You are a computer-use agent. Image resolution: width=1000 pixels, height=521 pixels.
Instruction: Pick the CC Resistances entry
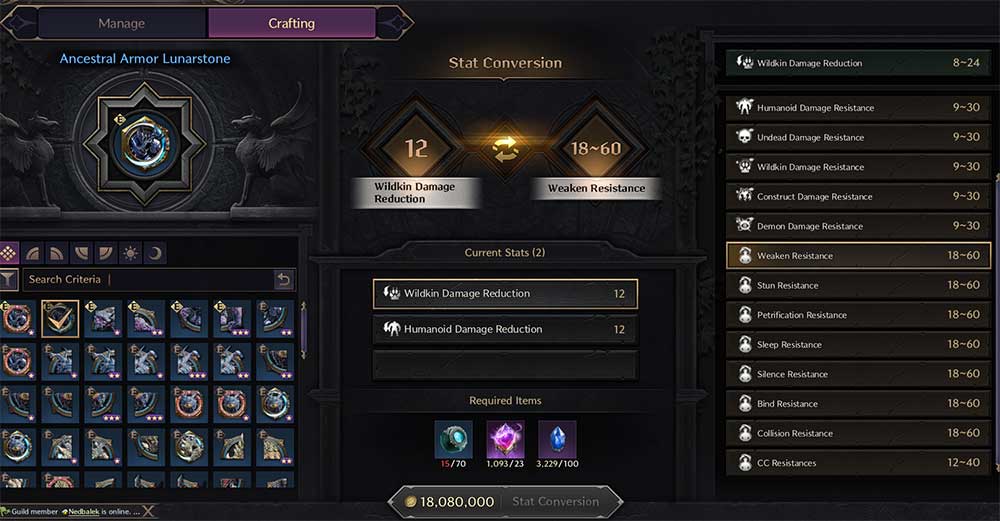coord(858,463)
